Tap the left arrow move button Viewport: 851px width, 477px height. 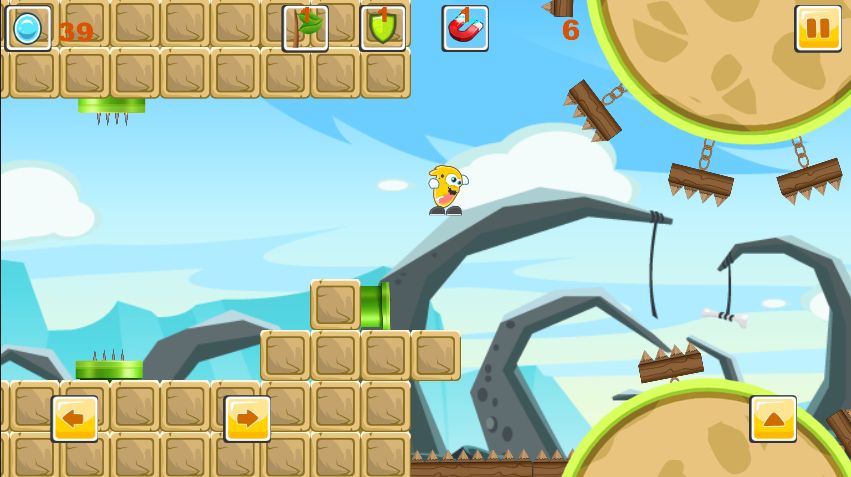75,418
